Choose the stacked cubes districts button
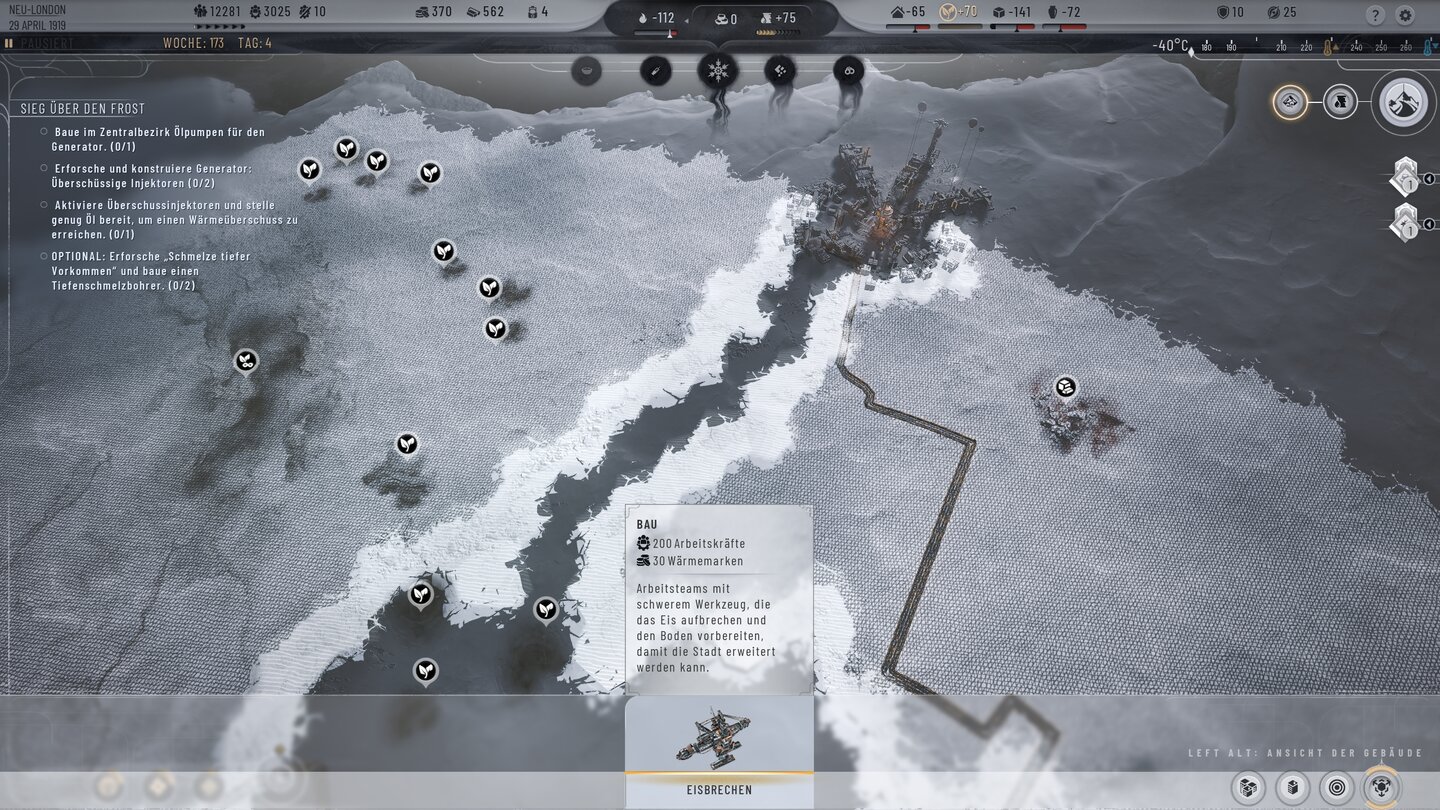Image resolution: width=1440 pixels, height=810 pixels. [1248, 787]
